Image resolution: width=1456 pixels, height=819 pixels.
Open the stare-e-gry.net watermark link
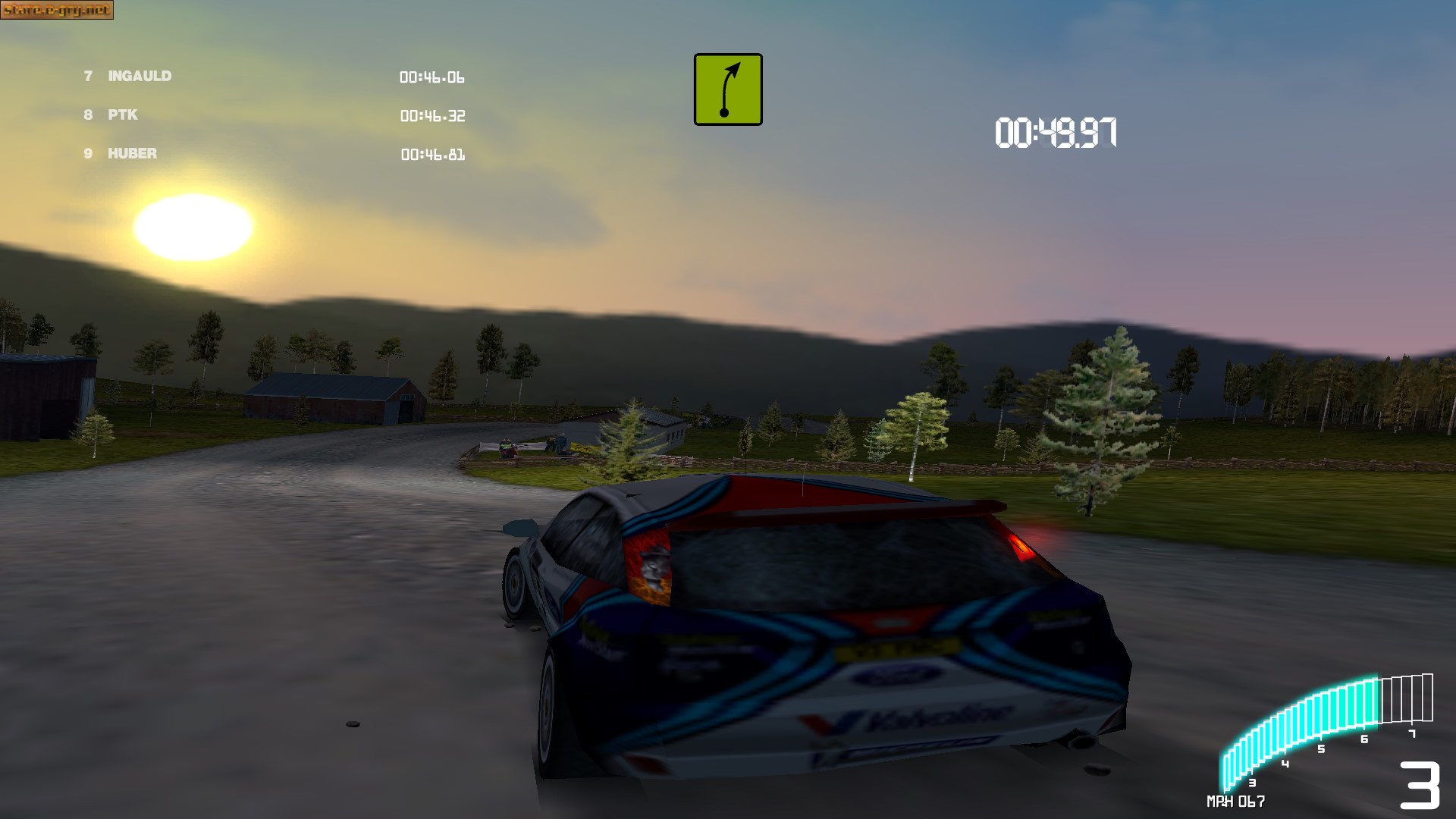[x=57, y=11]
